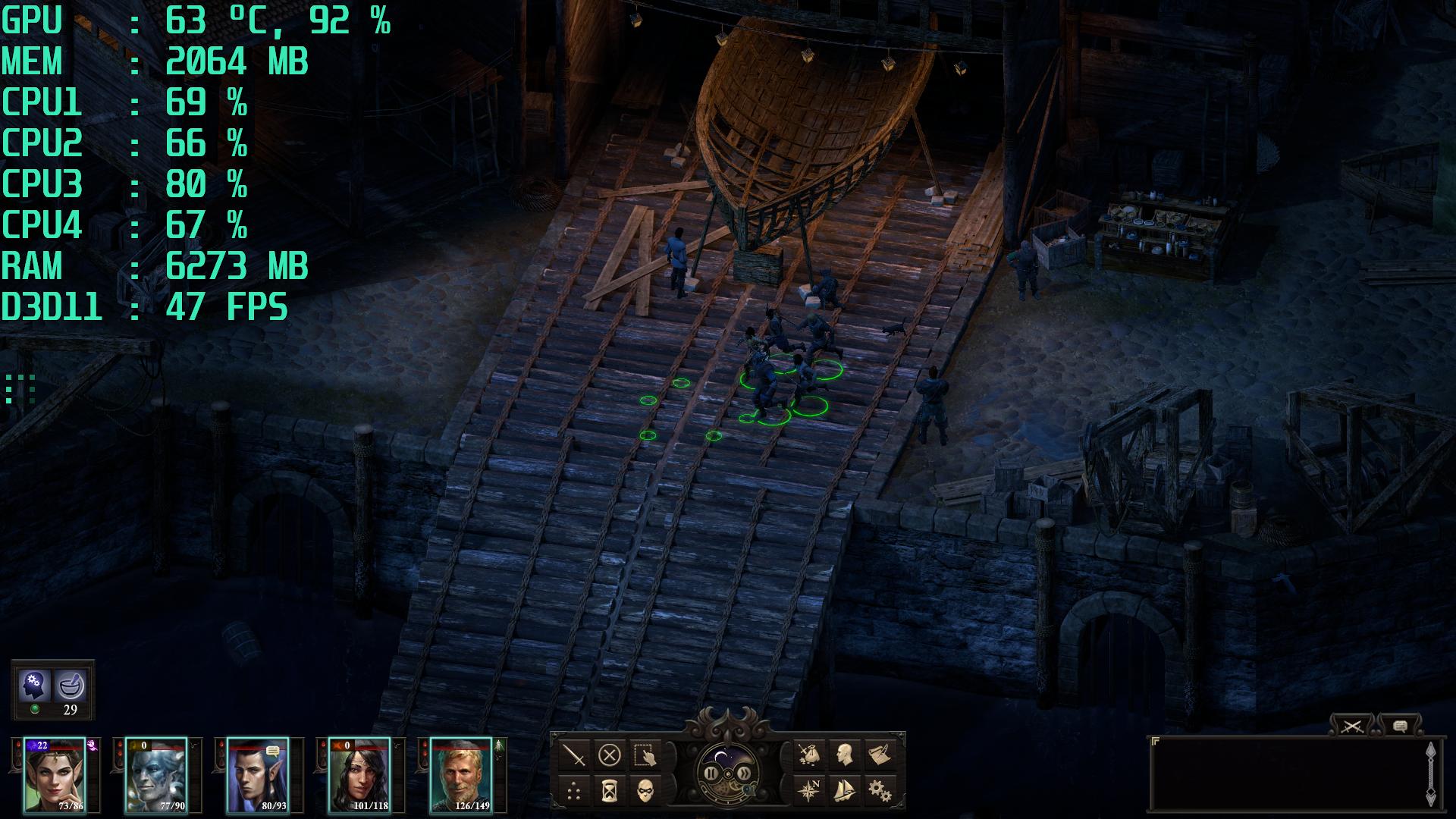Cancel the current action with the circled X
Image resolution: width=1456 pixels, height=819 pixels.
(x=610, y=755)
